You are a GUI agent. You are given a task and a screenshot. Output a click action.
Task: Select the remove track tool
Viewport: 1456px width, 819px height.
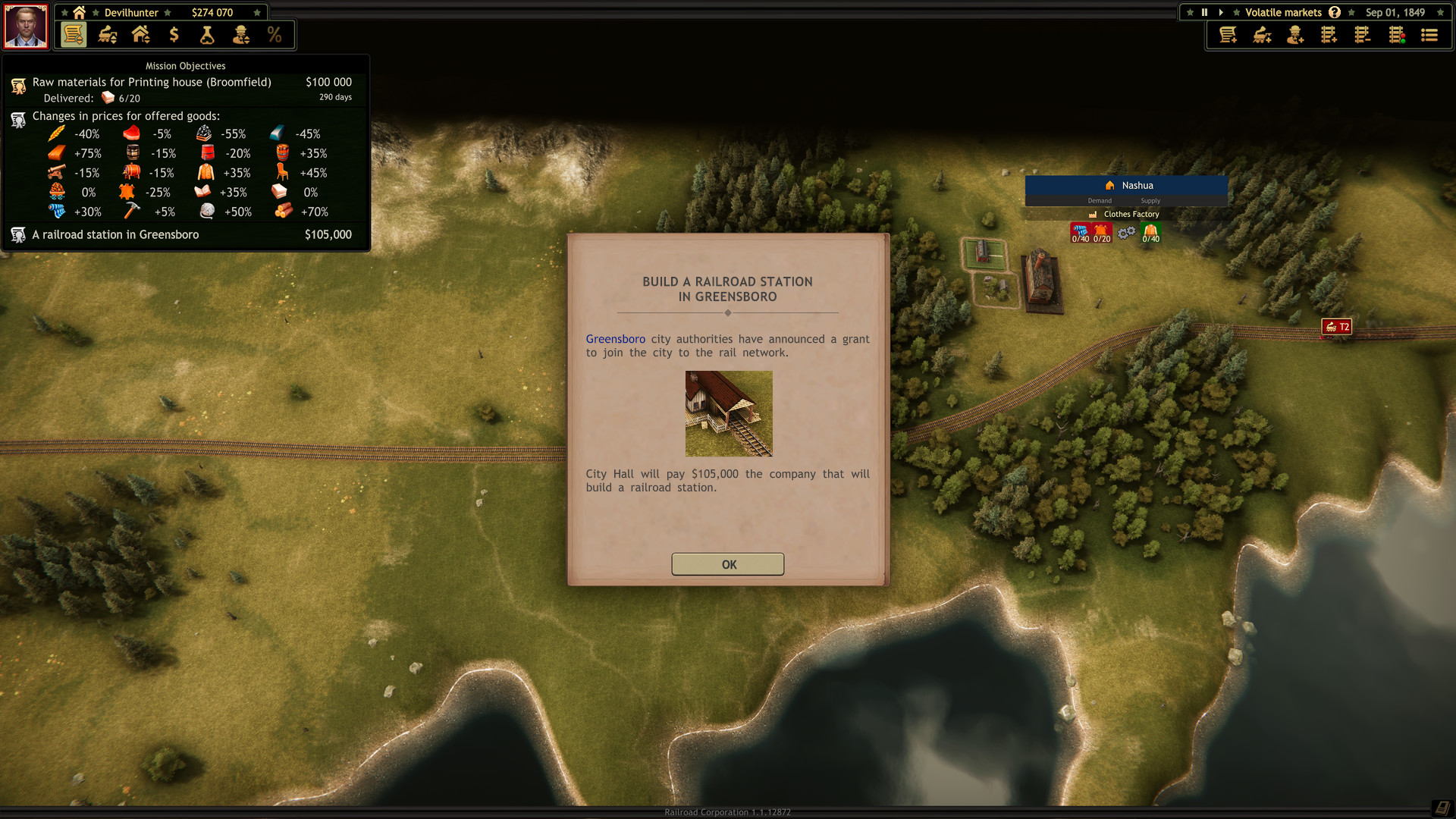(x=1362, y=35)
